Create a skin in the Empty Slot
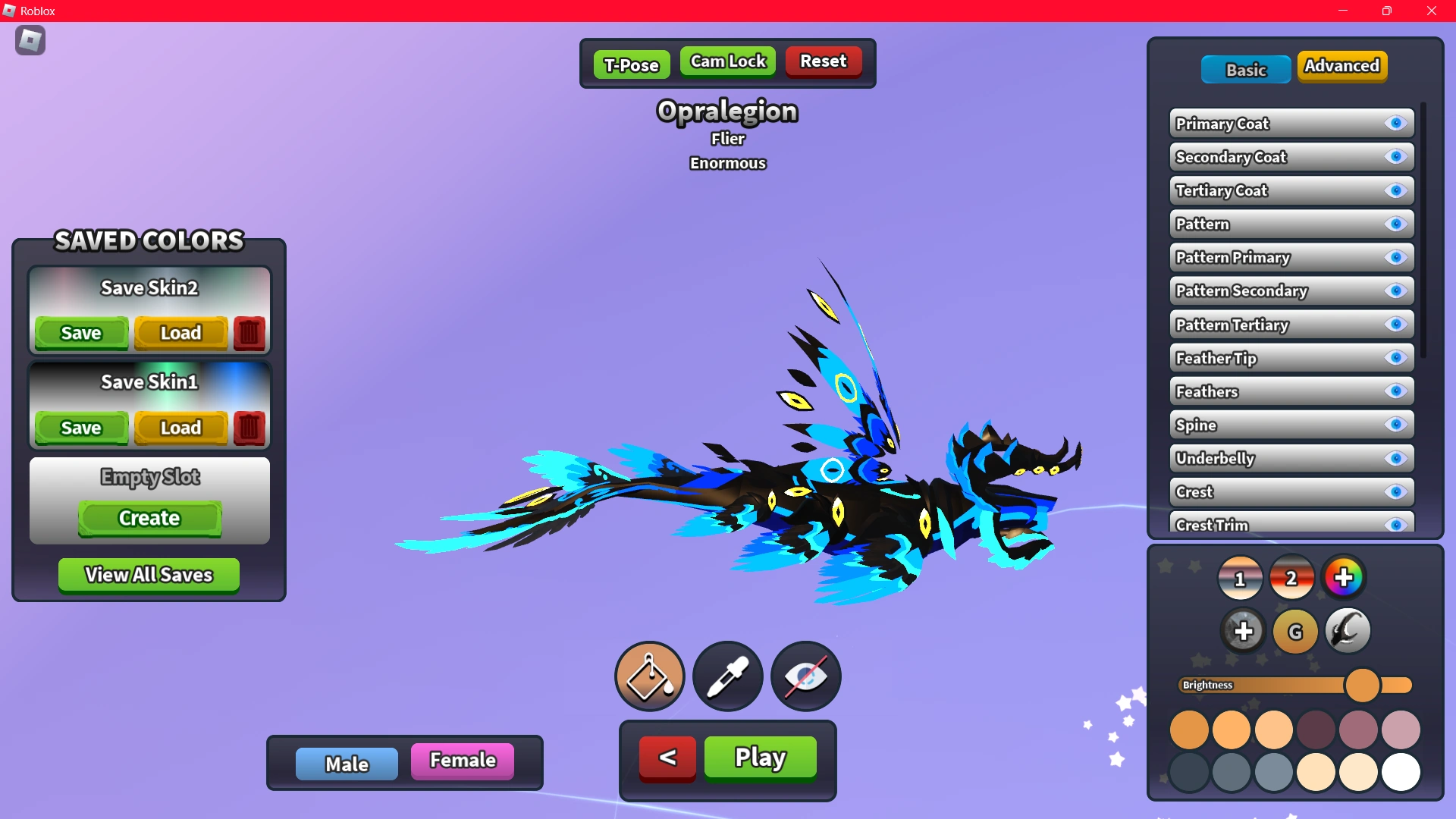 (149, 519)
